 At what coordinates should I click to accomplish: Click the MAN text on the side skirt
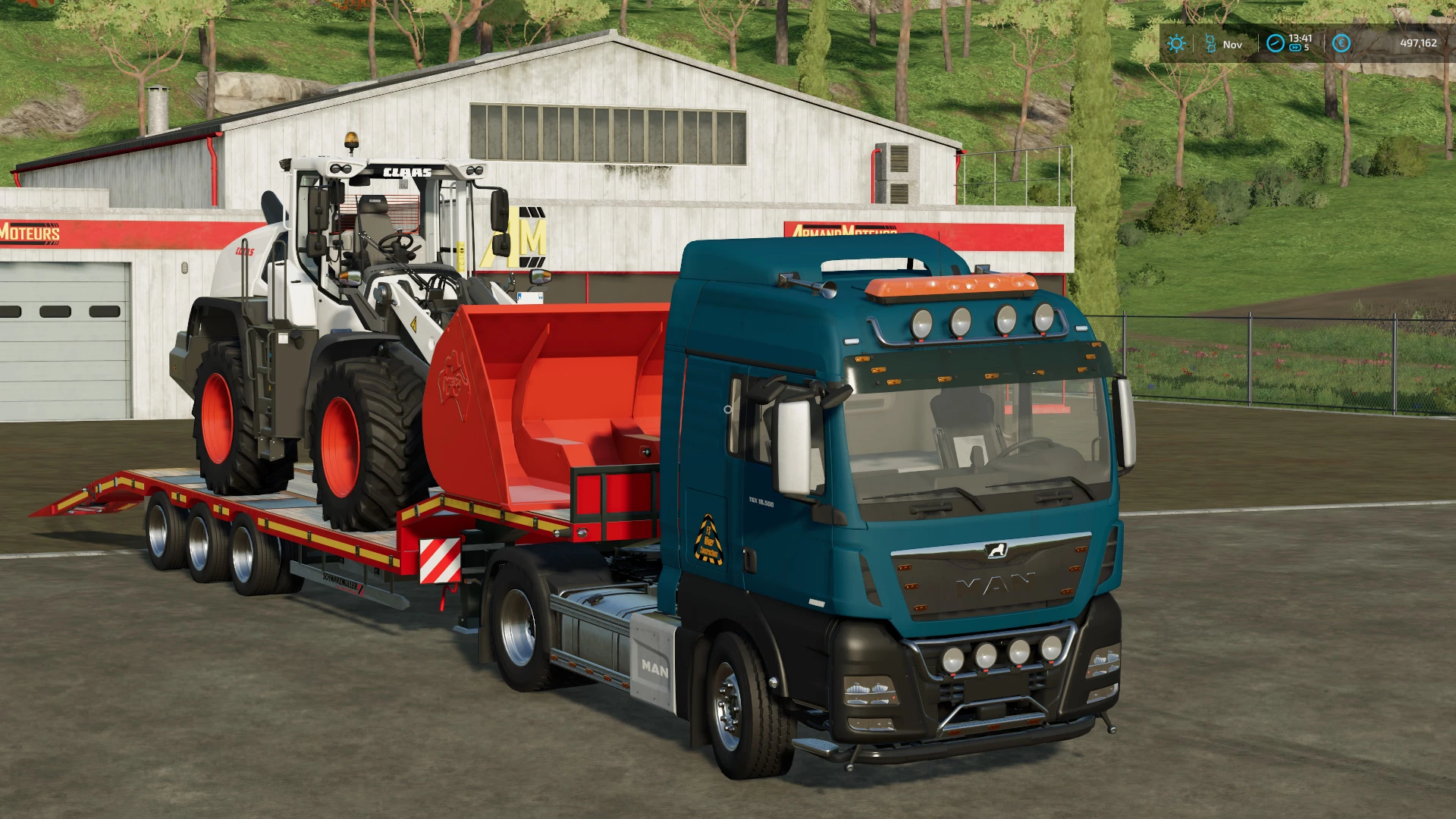point(657,667)
